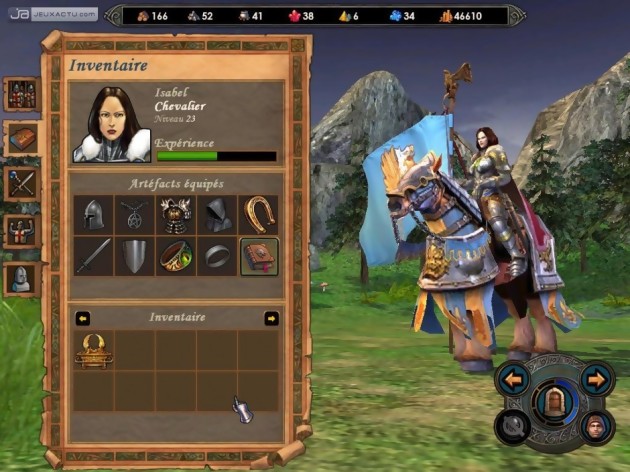Open the crossed weapons skills tab

point(22,184)
